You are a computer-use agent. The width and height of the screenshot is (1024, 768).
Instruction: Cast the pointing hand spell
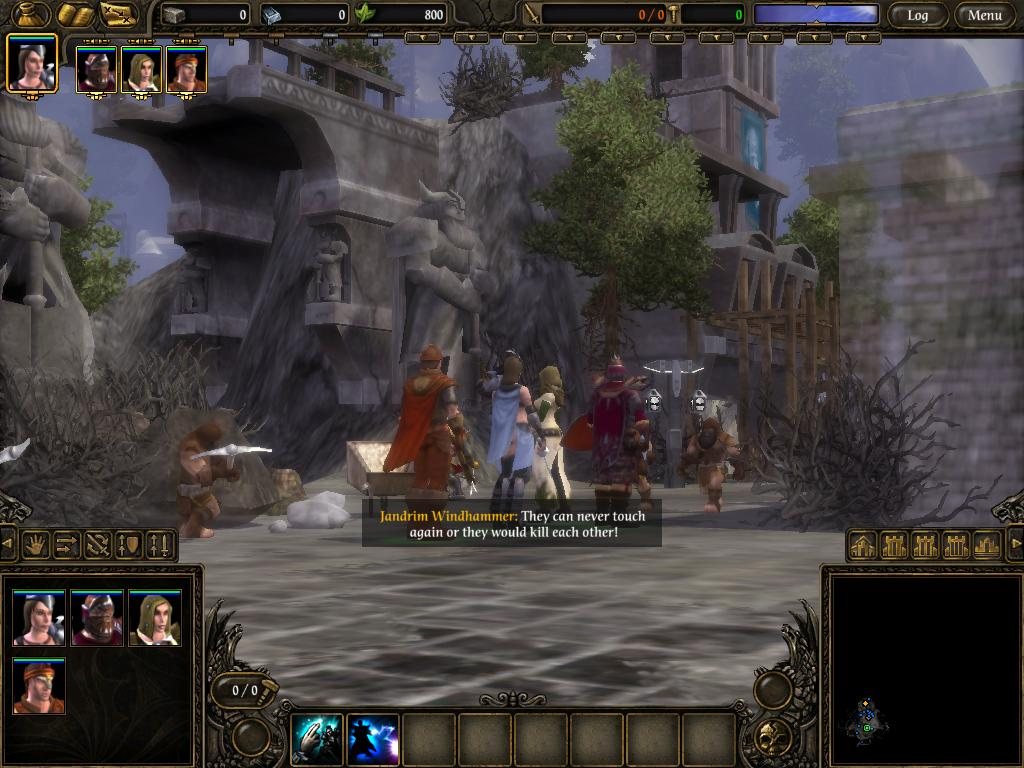[x=316, y=740]
